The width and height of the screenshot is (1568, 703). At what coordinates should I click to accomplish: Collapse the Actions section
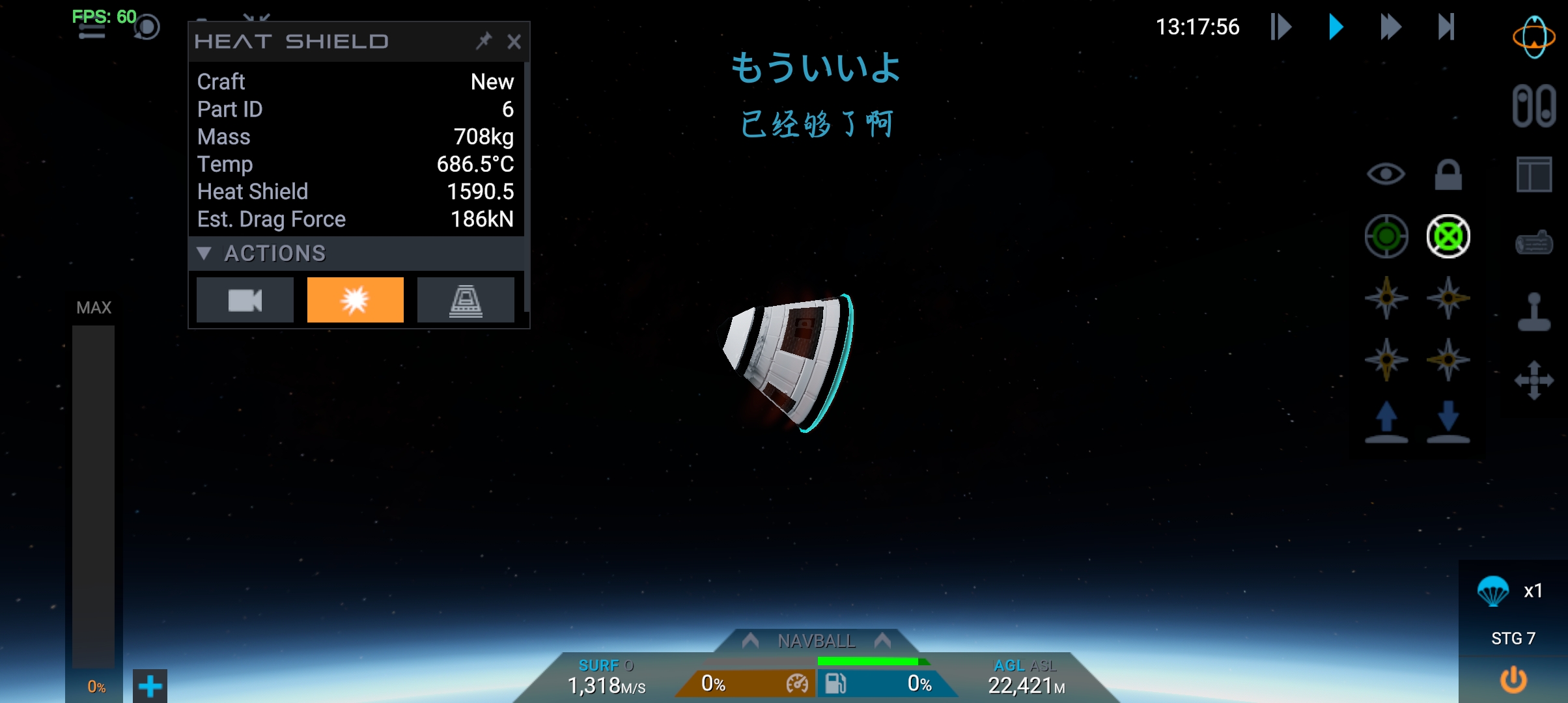tap(204, 253)
